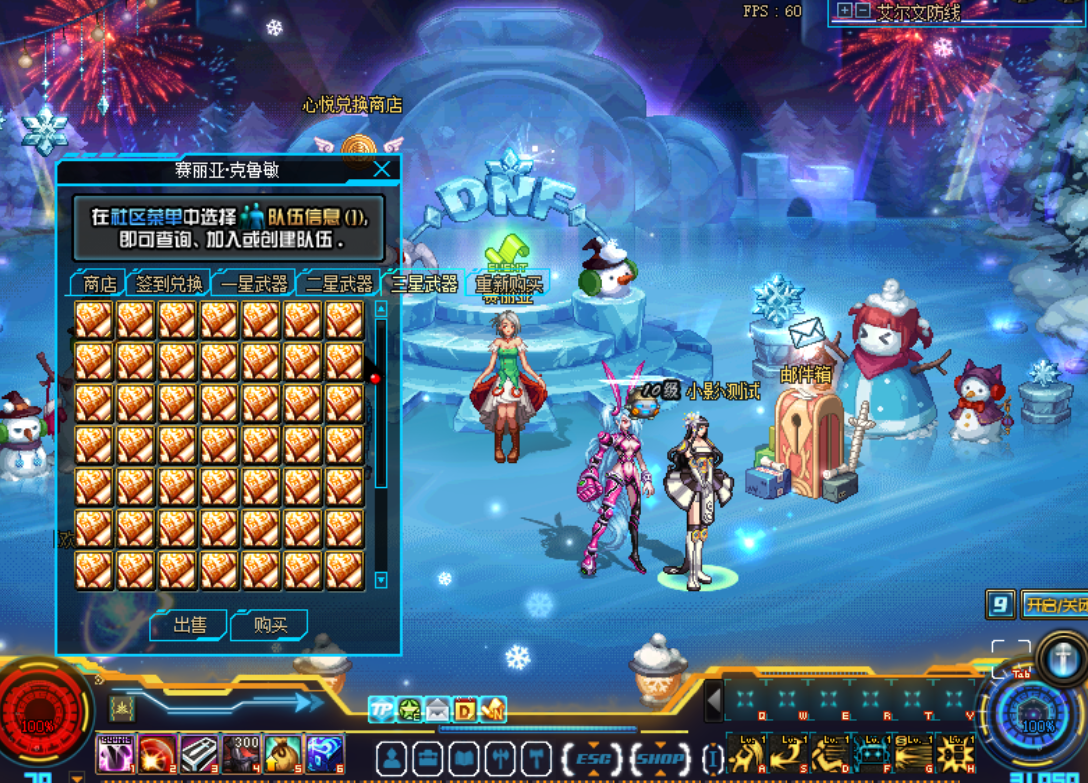Viewport: 1088px width, 783px height.
Task: Open the ESC system menu button
Action: [x=594, y=759]
